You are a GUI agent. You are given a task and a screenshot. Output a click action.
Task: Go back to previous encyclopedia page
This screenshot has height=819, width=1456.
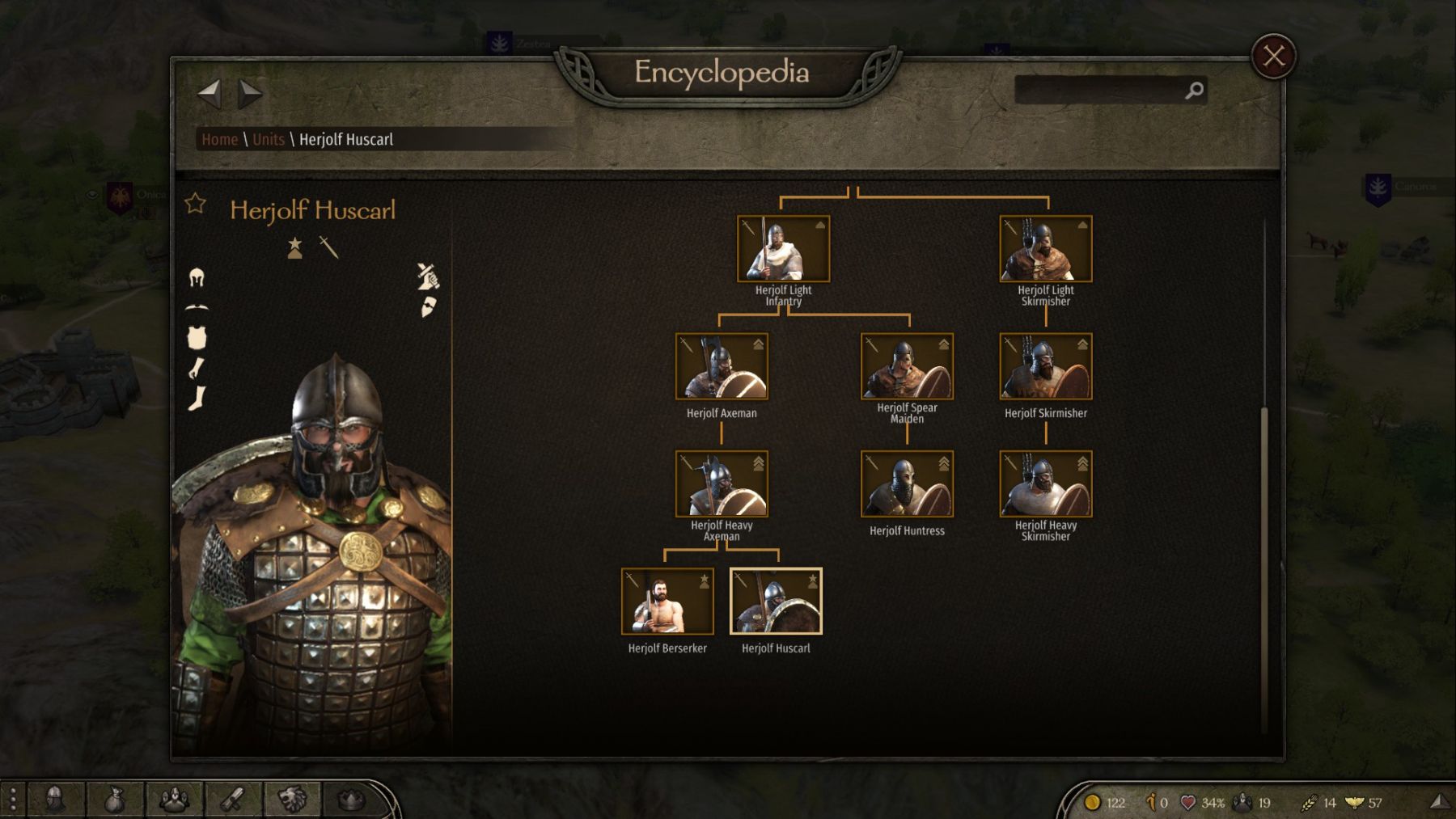(210, 93)
